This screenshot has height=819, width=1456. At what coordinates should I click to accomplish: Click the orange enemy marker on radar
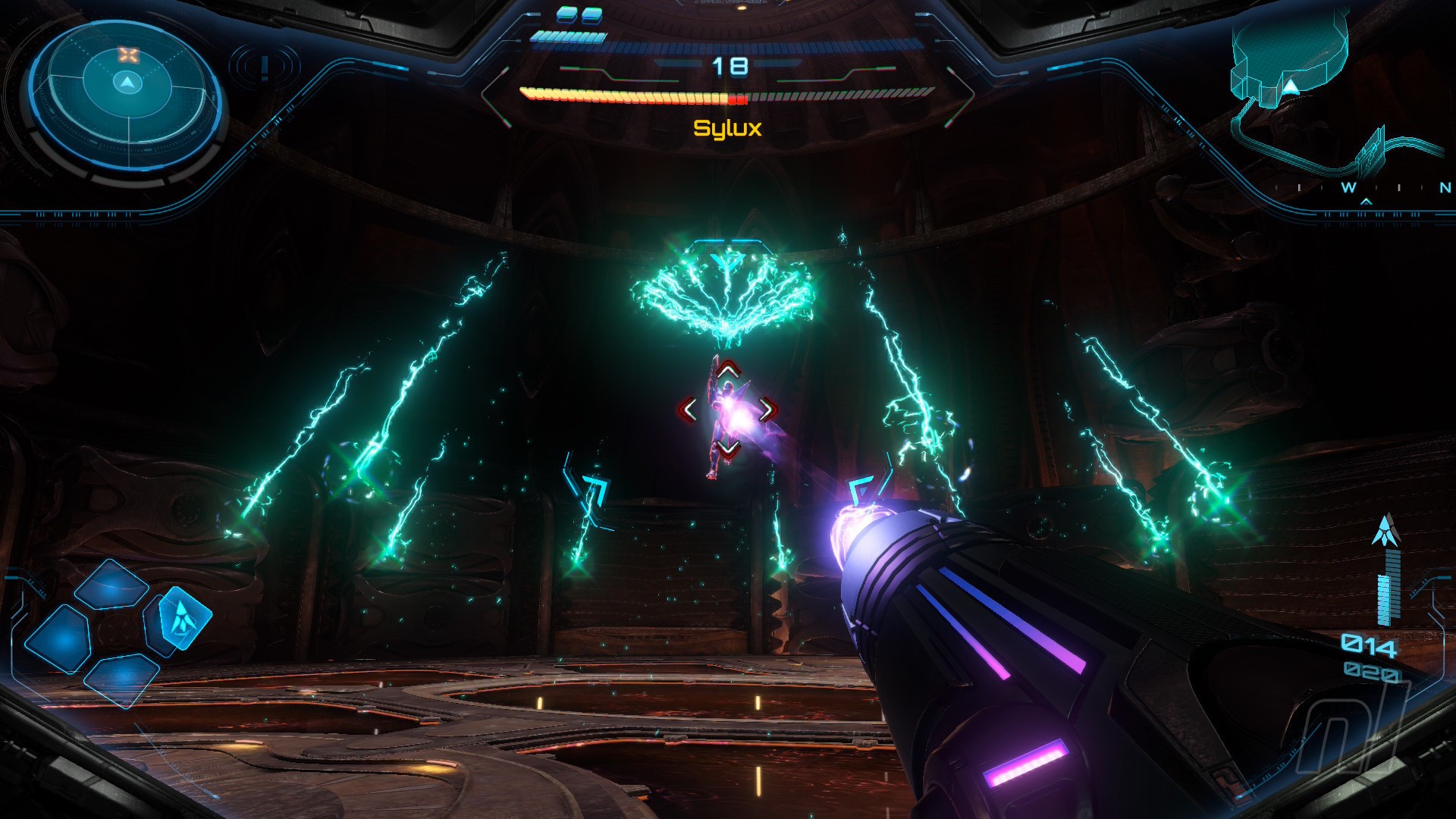tap(129, 55)
